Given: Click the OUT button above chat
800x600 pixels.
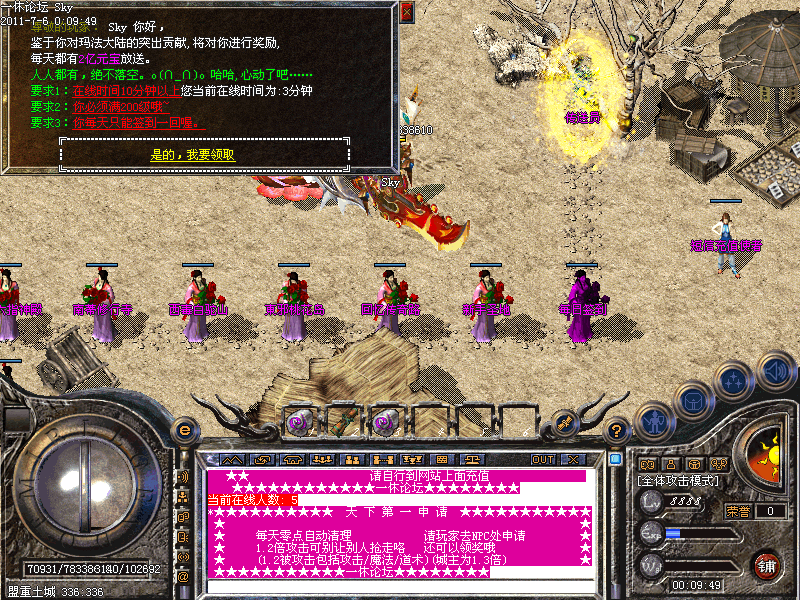Looking at the screenshot, I should (542, 459).
